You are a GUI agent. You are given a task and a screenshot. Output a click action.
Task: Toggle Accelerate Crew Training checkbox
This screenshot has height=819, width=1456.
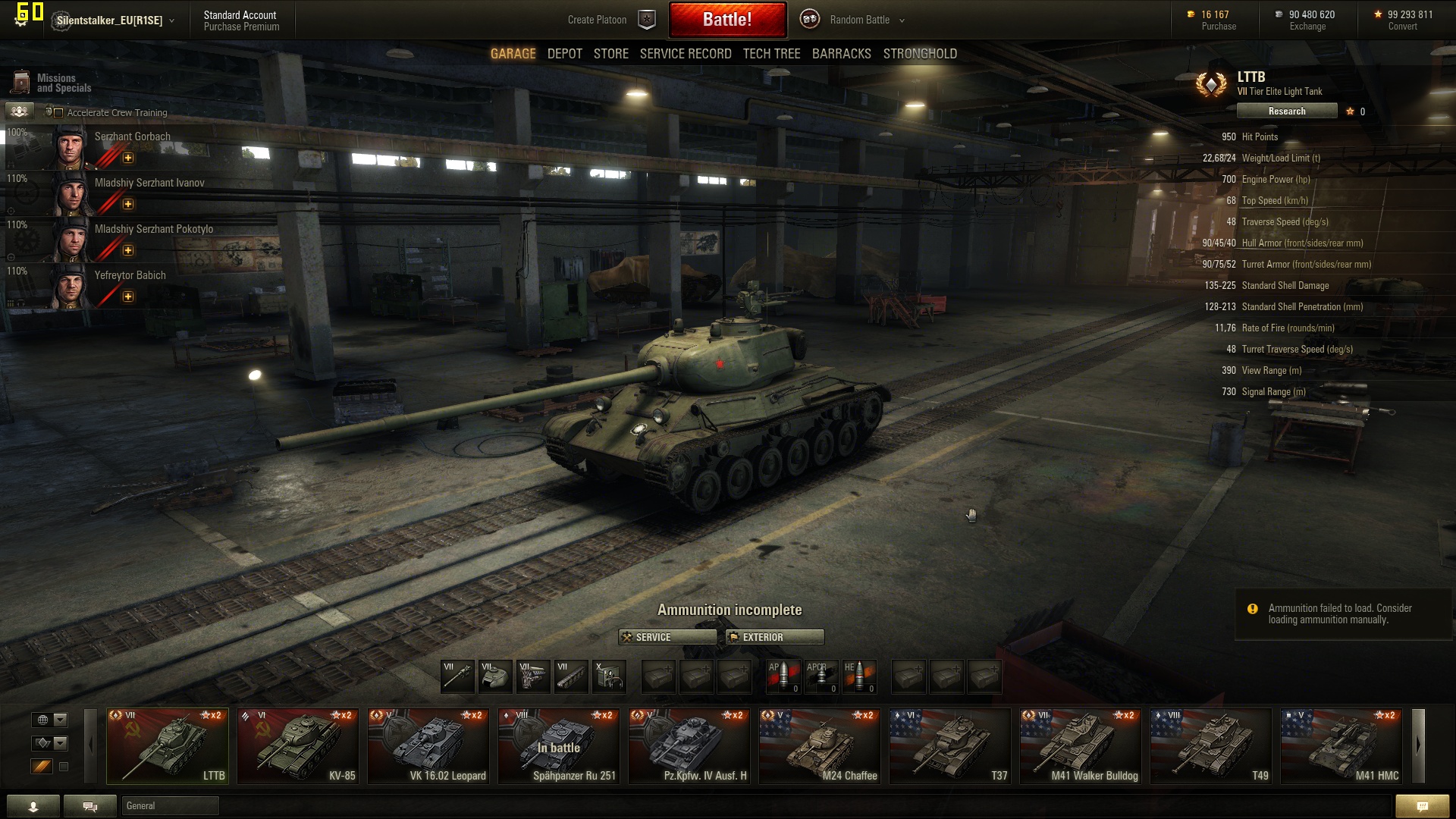point(58,113)
